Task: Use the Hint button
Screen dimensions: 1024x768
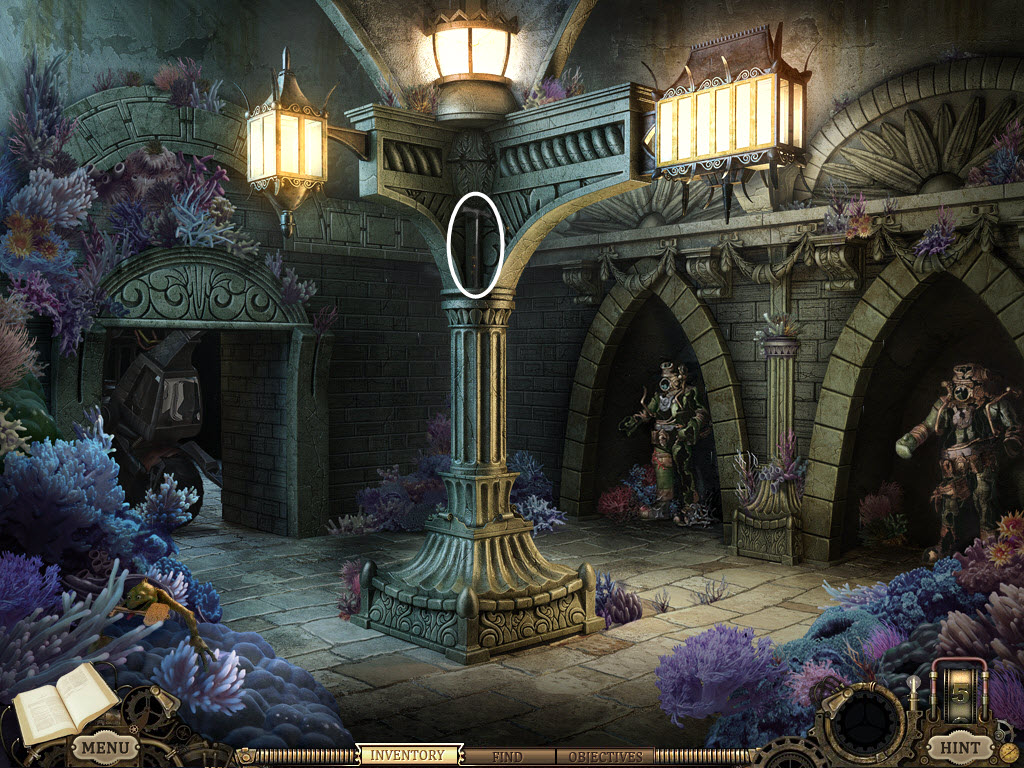Action: 959,747
